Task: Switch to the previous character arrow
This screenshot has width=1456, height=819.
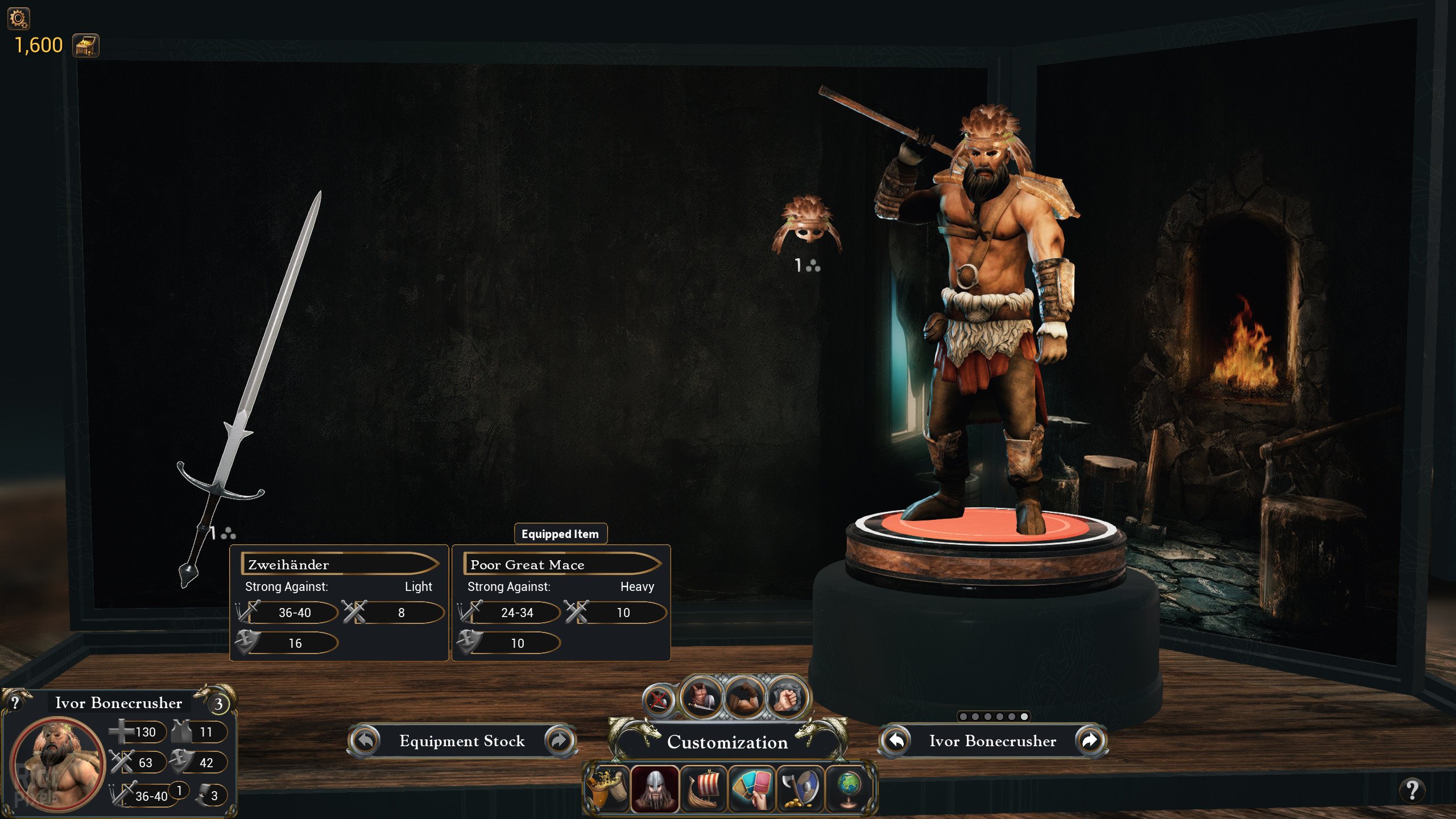Action: (896, 741)
